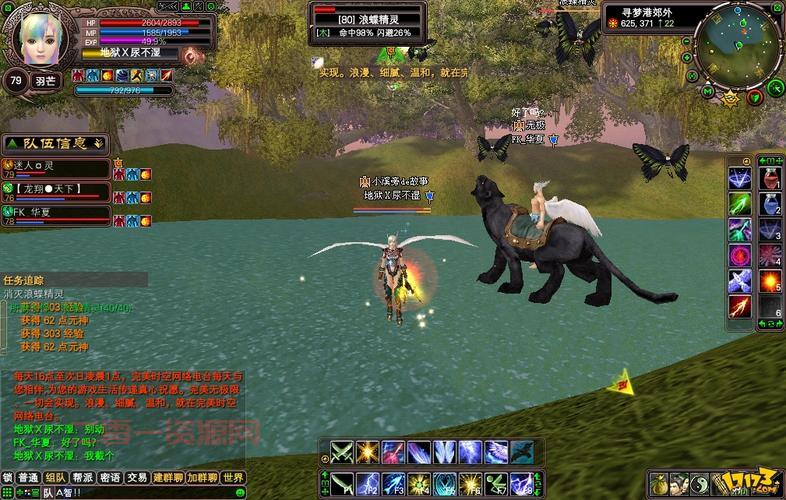Select party member FK_华夏
Screen dimensions: 786x500
(58, 212)
